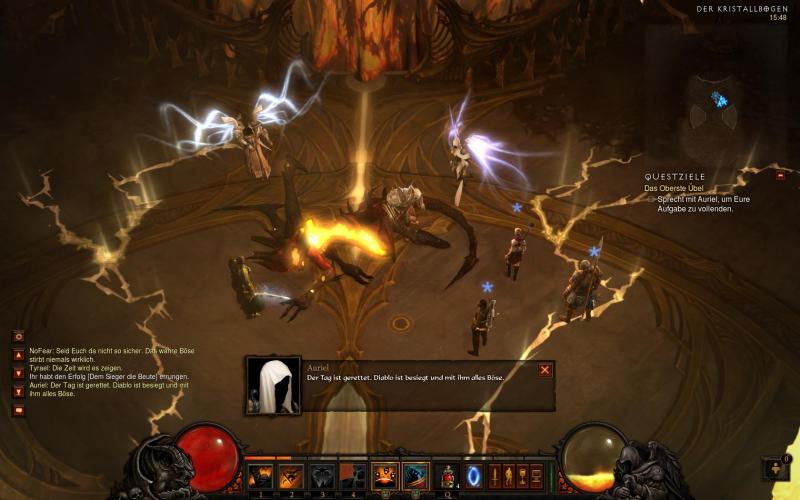Activate the blue town portal icon
The width and height of the screenshot is (800, 500).
point(474,476)
